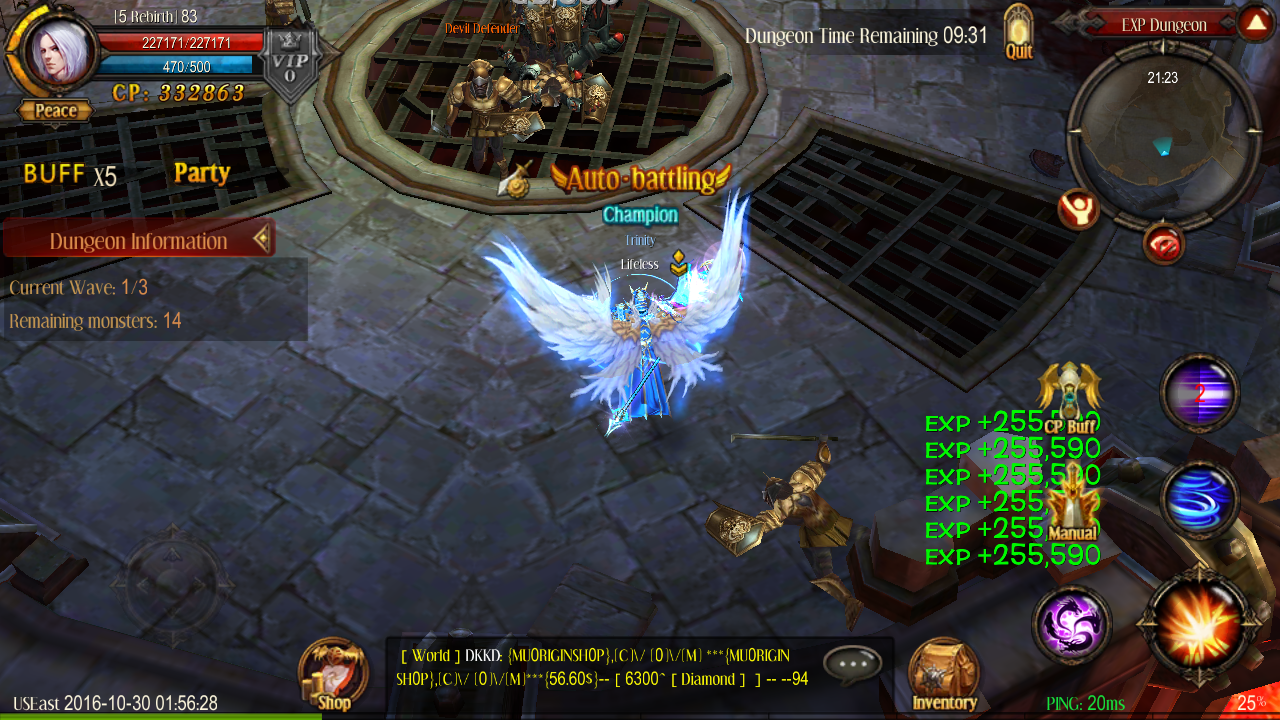Tap the purple dragon skill icon
Image resolution: width=1280 pixels, height=720 pixels.
(1071, 623)
